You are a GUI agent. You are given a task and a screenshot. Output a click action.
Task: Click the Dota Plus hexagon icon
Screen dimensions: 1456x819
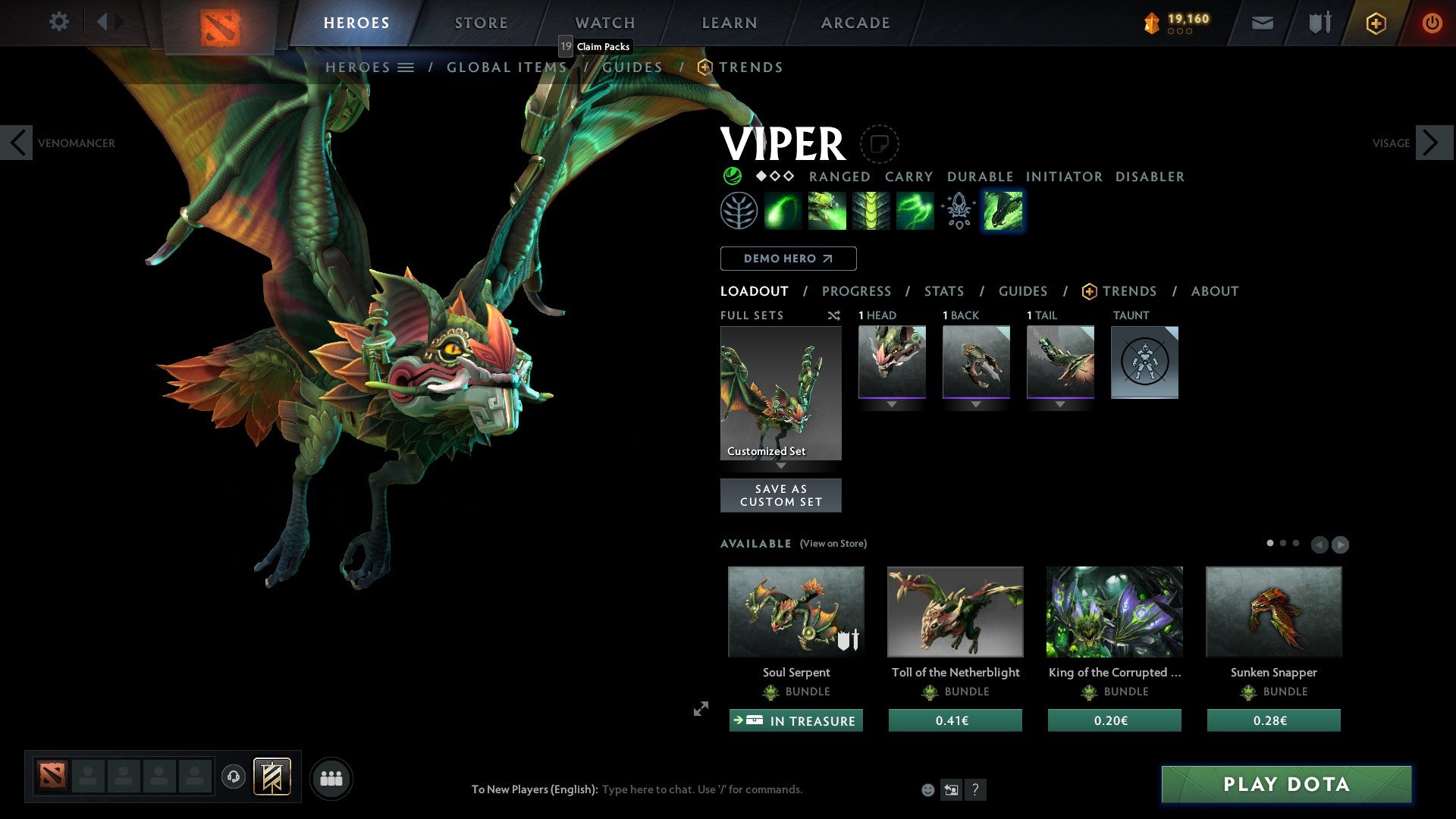click(x=1376, y=23)
